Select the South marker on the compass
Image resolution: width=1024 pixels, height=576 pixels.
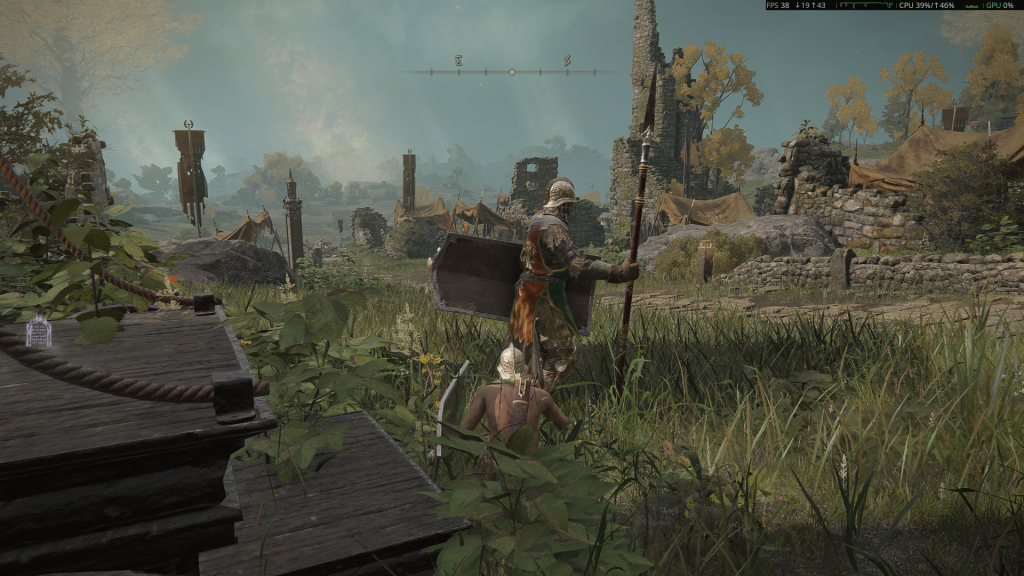[567, 61]
